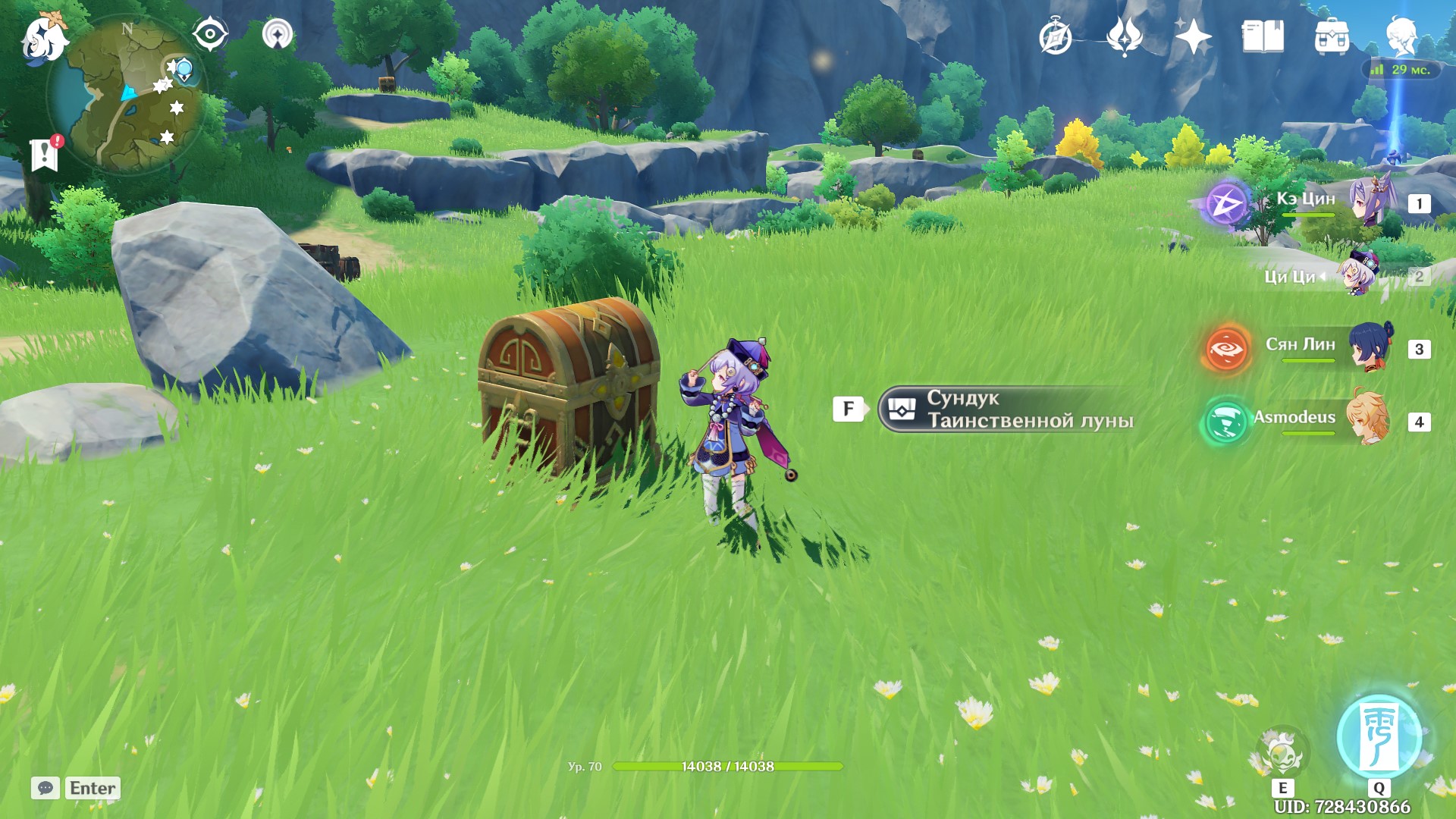The height and width of the screenshot is (819, 1456).
Task: Open the character profile avatar near the ping counter
Action: coord(1403,36)
